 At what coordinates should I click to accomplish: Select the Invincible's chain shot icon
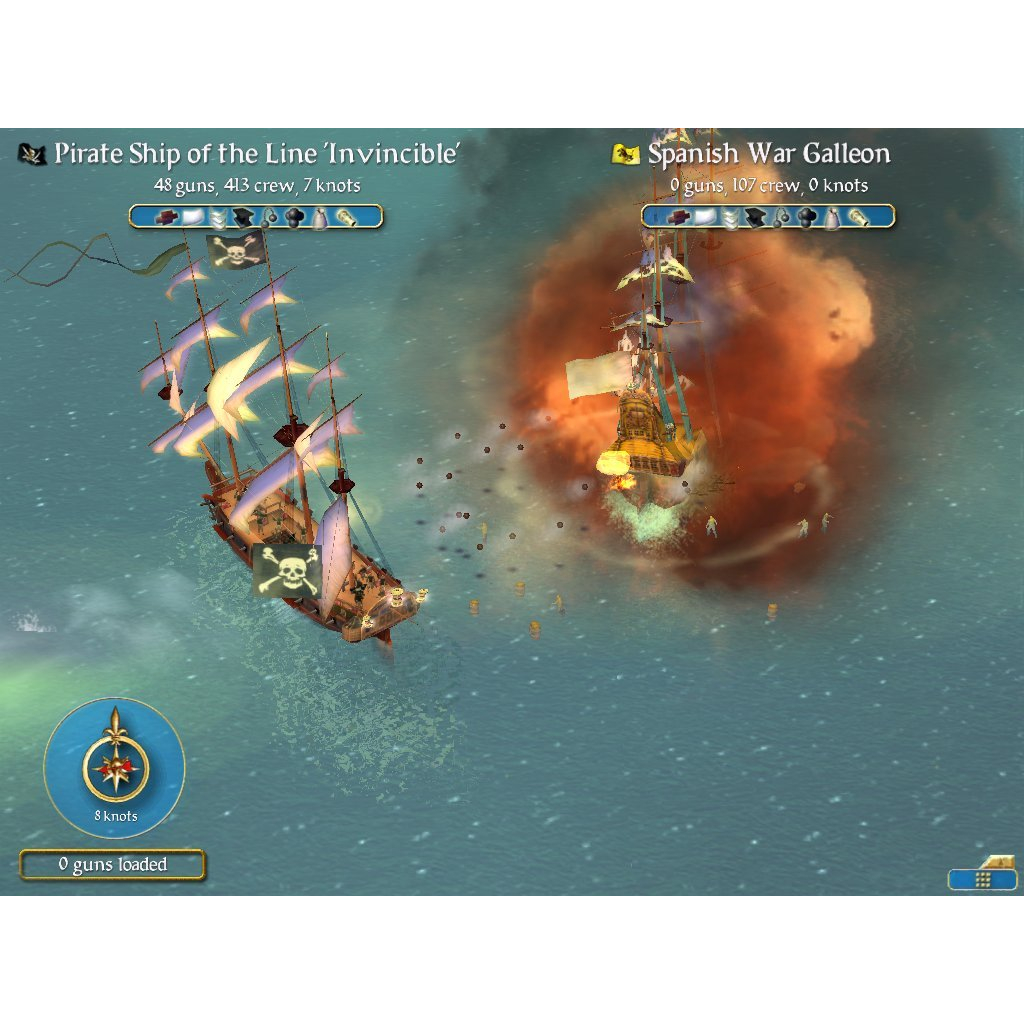click(x=271, y=217)
